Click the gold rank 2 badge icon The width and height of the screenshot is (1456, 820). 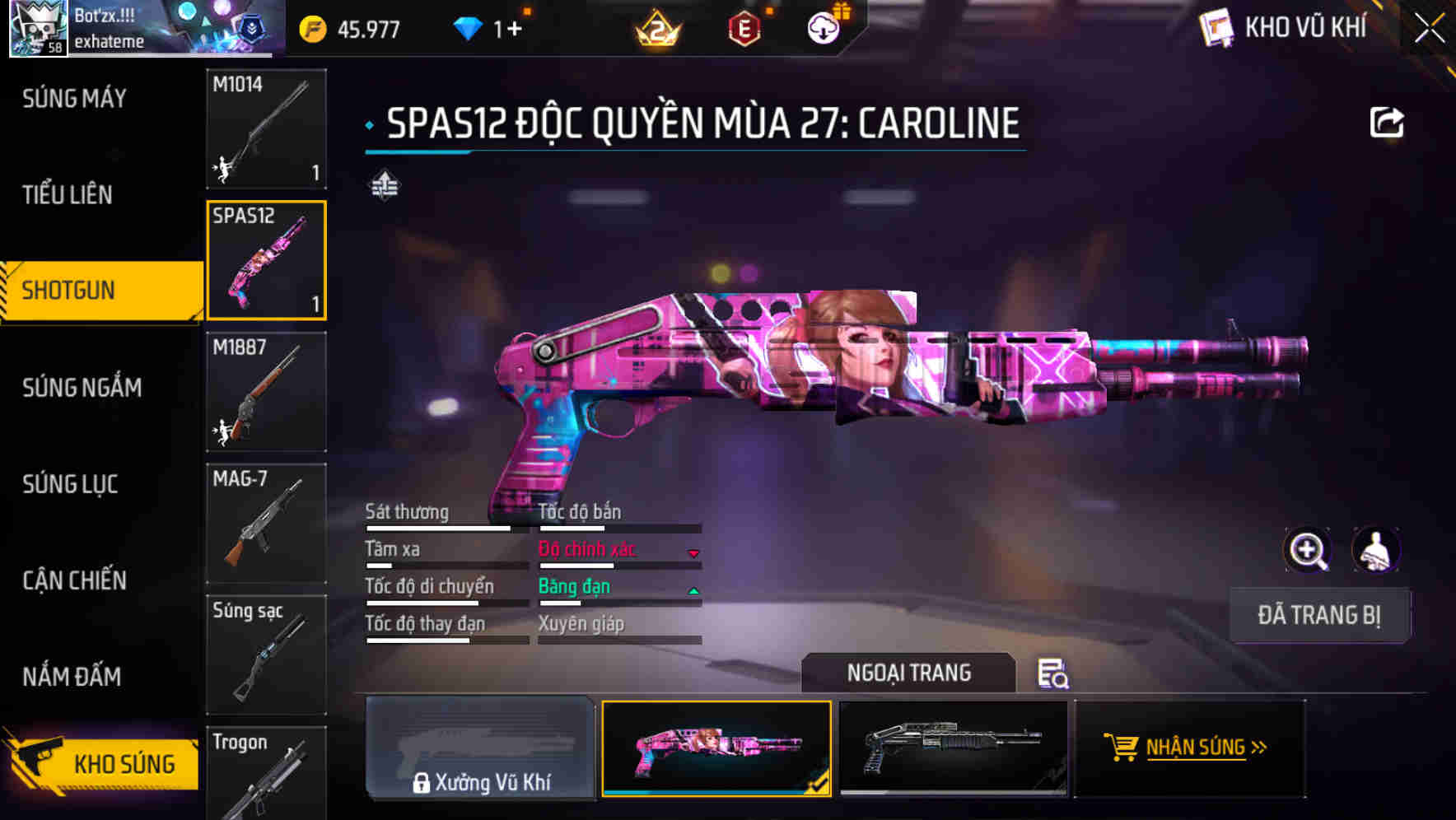(x=655, y=27)
